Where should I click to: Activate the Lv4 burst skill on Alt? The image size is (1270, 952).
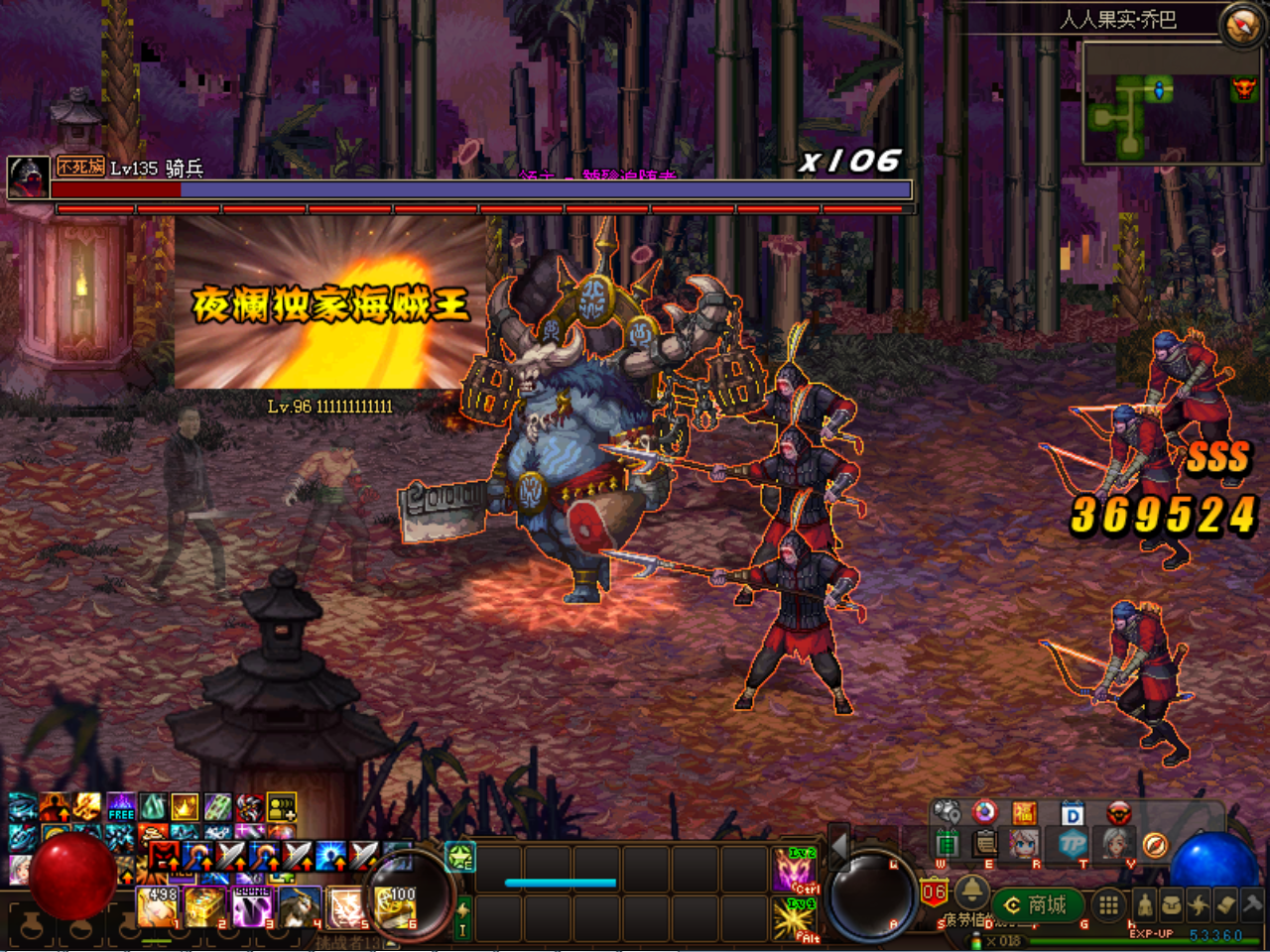794,918
